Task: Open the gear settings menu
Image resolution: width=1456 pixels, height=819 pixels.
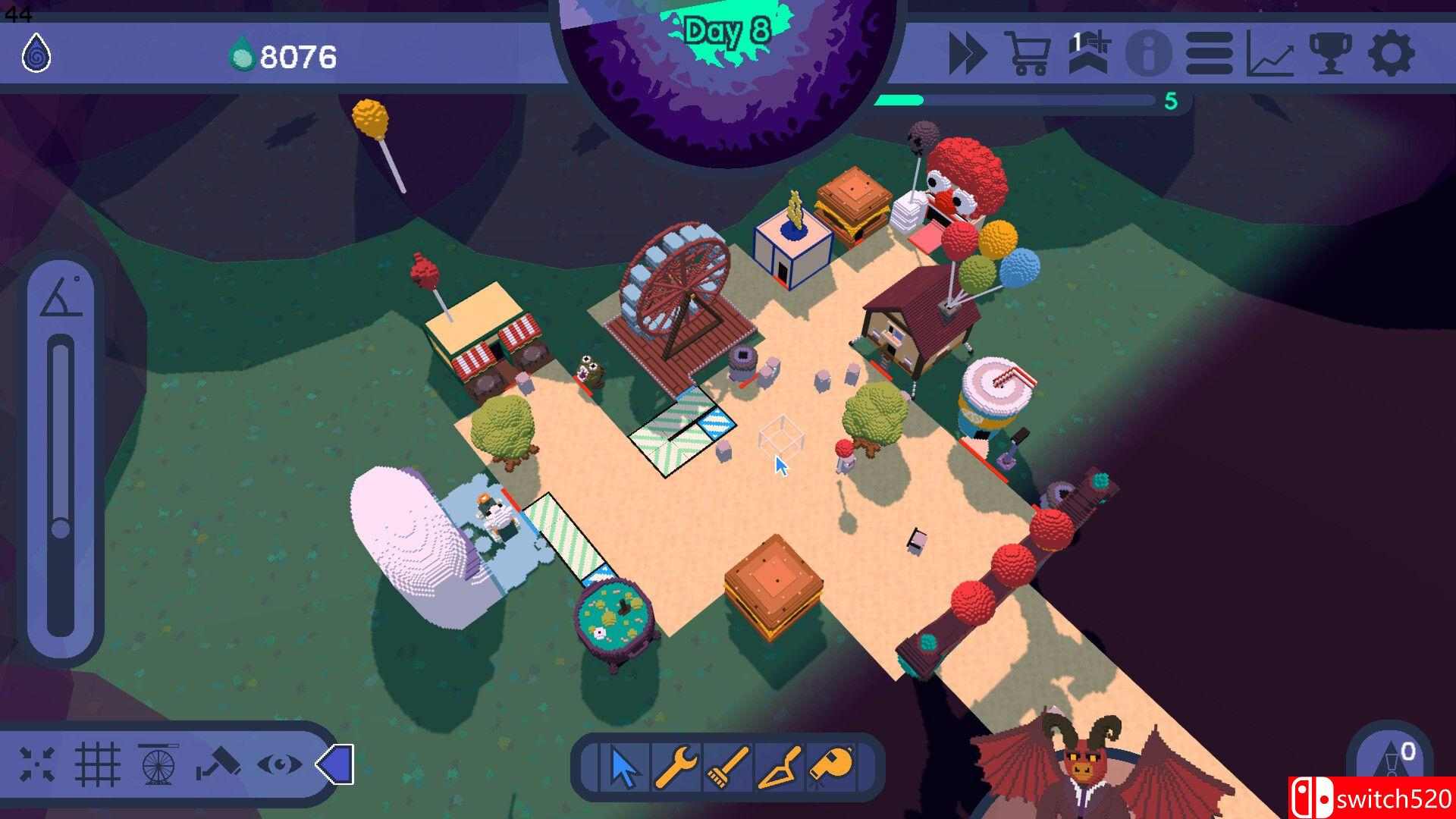Action: click(x=1392, y=54)
